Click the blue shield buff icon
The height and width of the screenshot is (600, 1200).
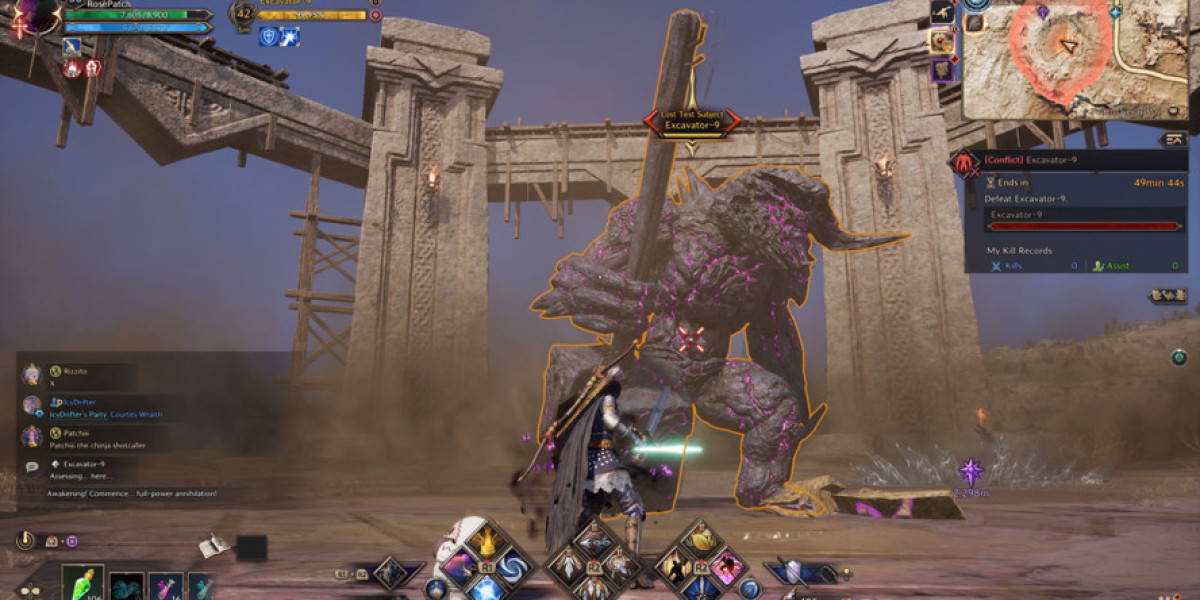point(268,37)
